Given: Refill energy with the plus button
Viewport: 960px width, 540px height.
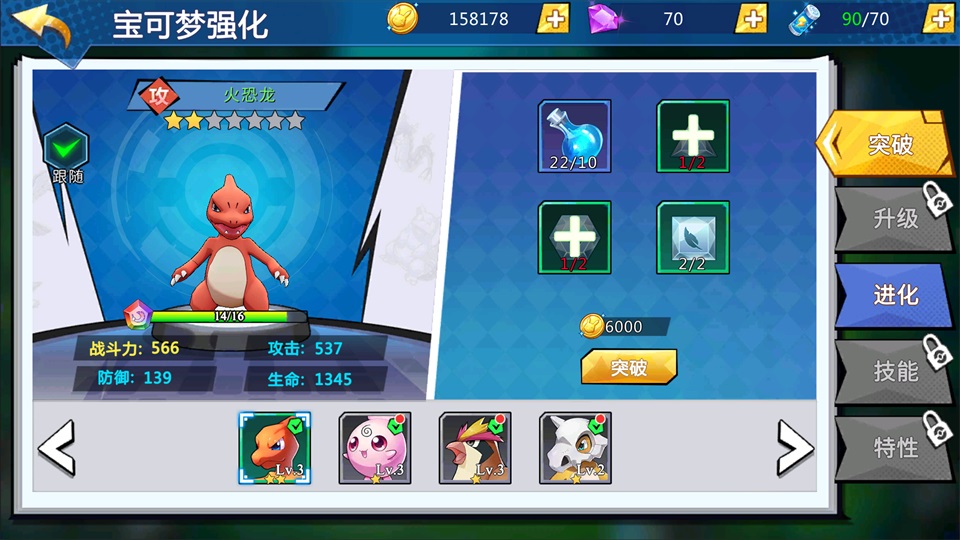Looking at the screenshot, I should pyautogui.click(x=938, y=19).
